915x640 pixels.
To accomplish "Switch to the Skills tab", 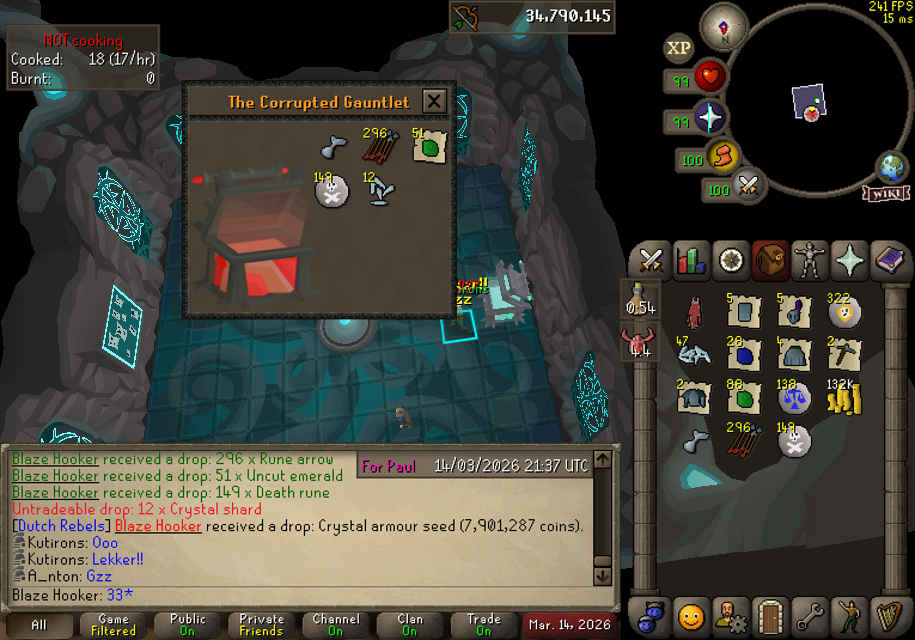I will pos(690,260).
